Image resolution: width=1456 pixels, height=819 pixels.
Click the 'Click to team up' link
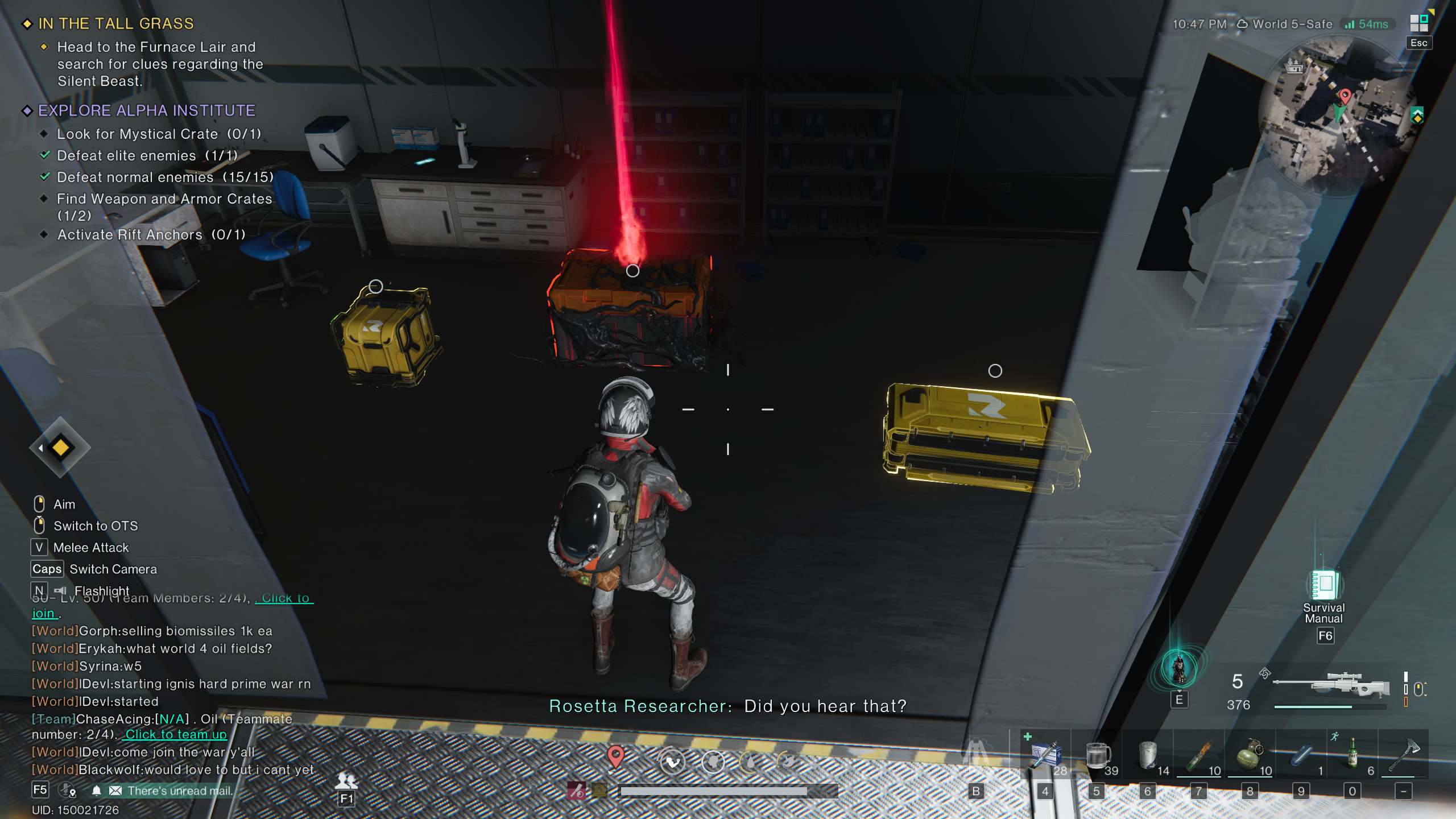176,735
